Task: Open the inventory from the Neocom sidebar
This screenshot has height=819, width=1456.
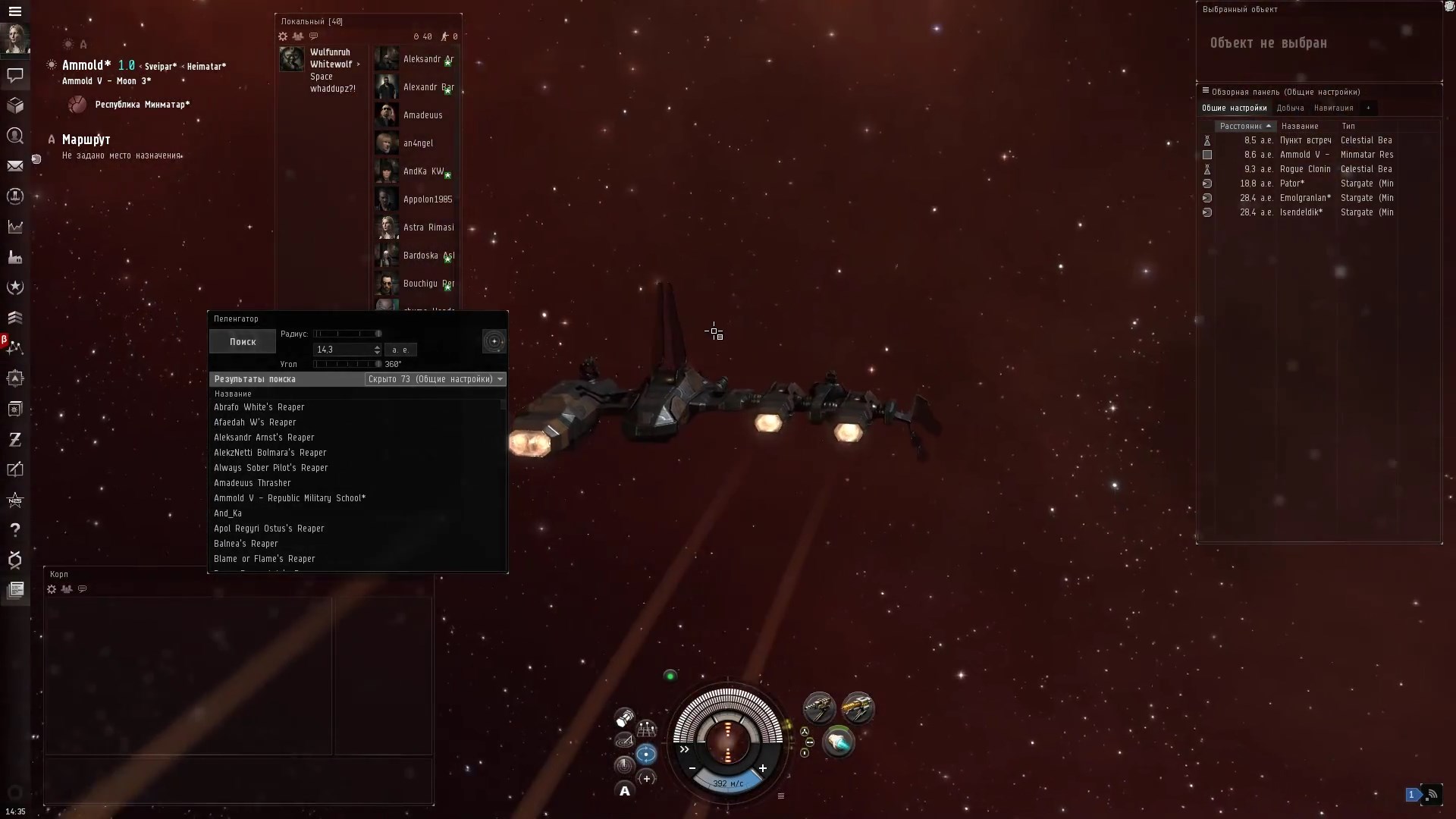Action: (15, 105)
